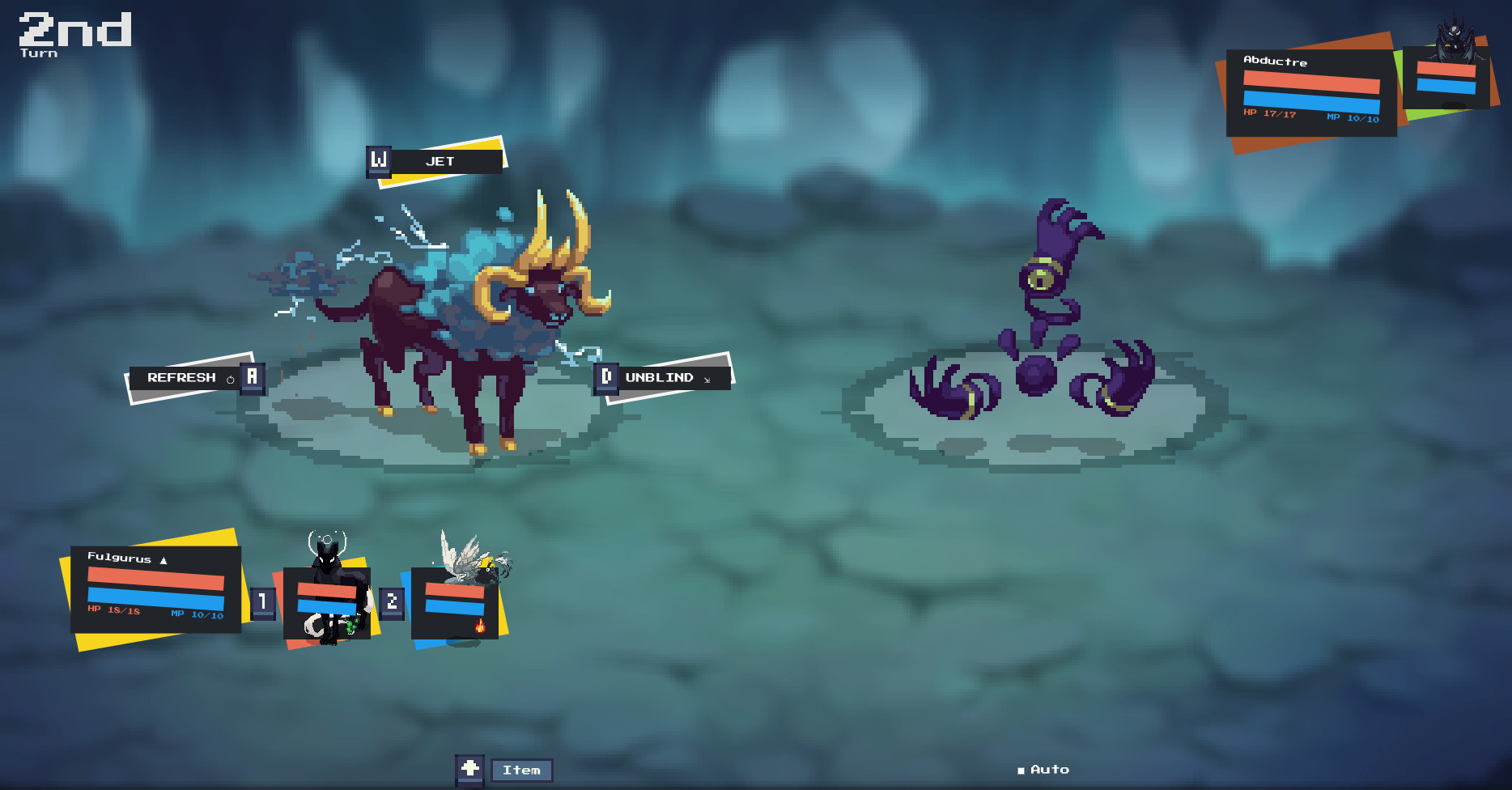Use the REFRESH skill
The image size is (1512, 790).
point(185,376)
